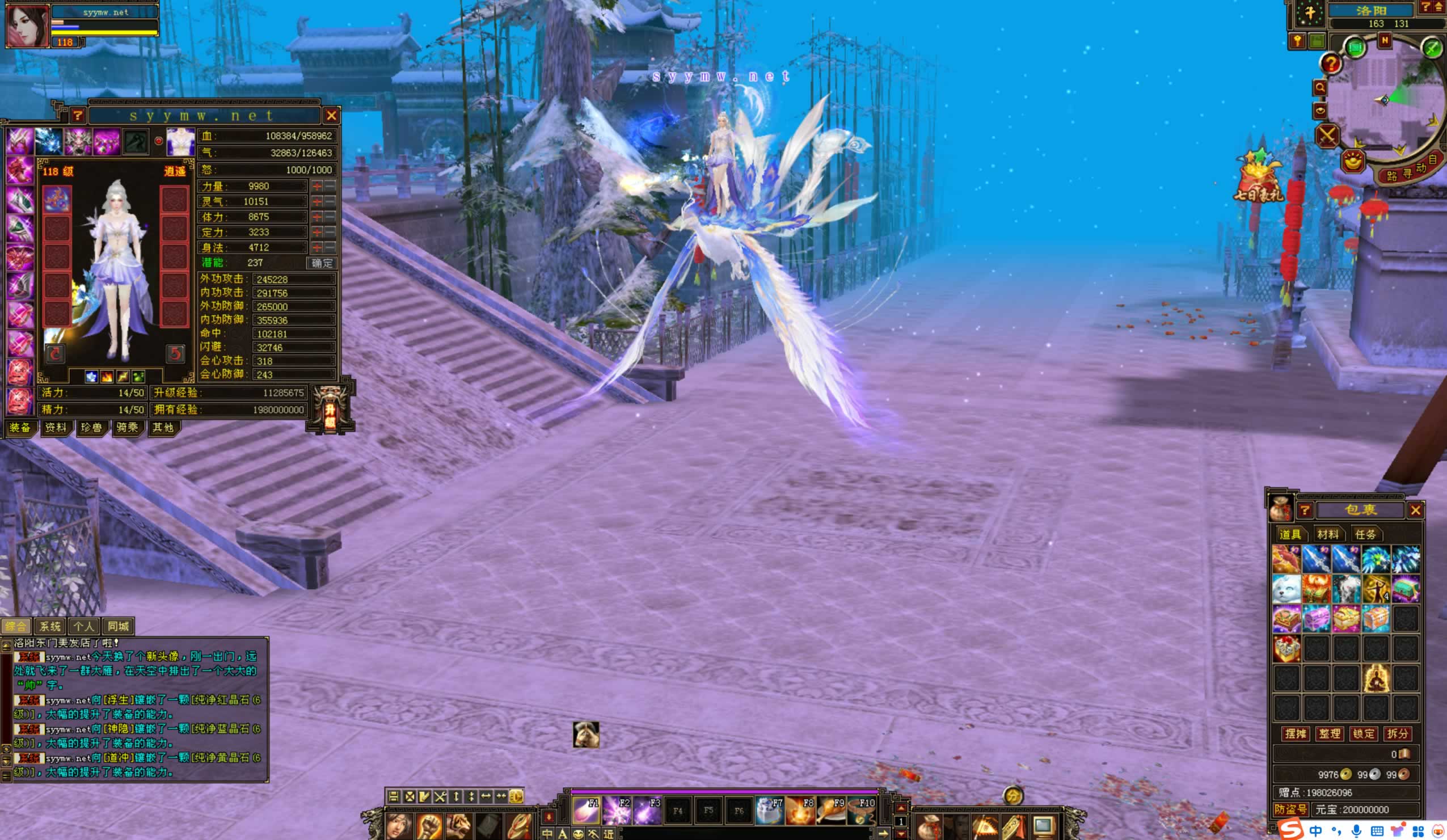Click the 防盗号 anti-theft button
This screenshot has width=1447, height=840.
(x=1291, y=809)
